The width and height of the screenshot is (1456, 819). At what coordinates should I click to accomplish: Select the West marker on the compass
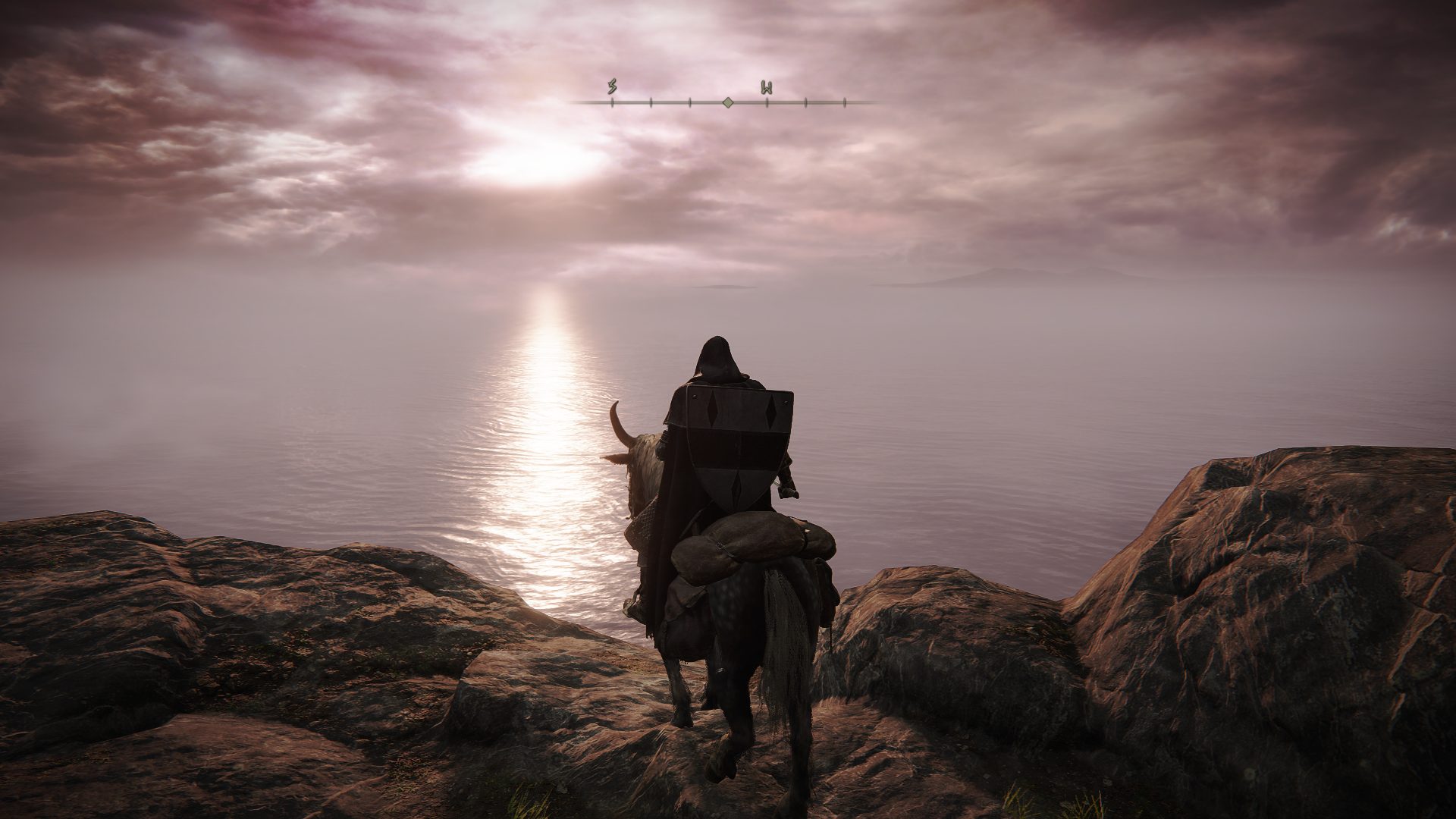(767, 88)
